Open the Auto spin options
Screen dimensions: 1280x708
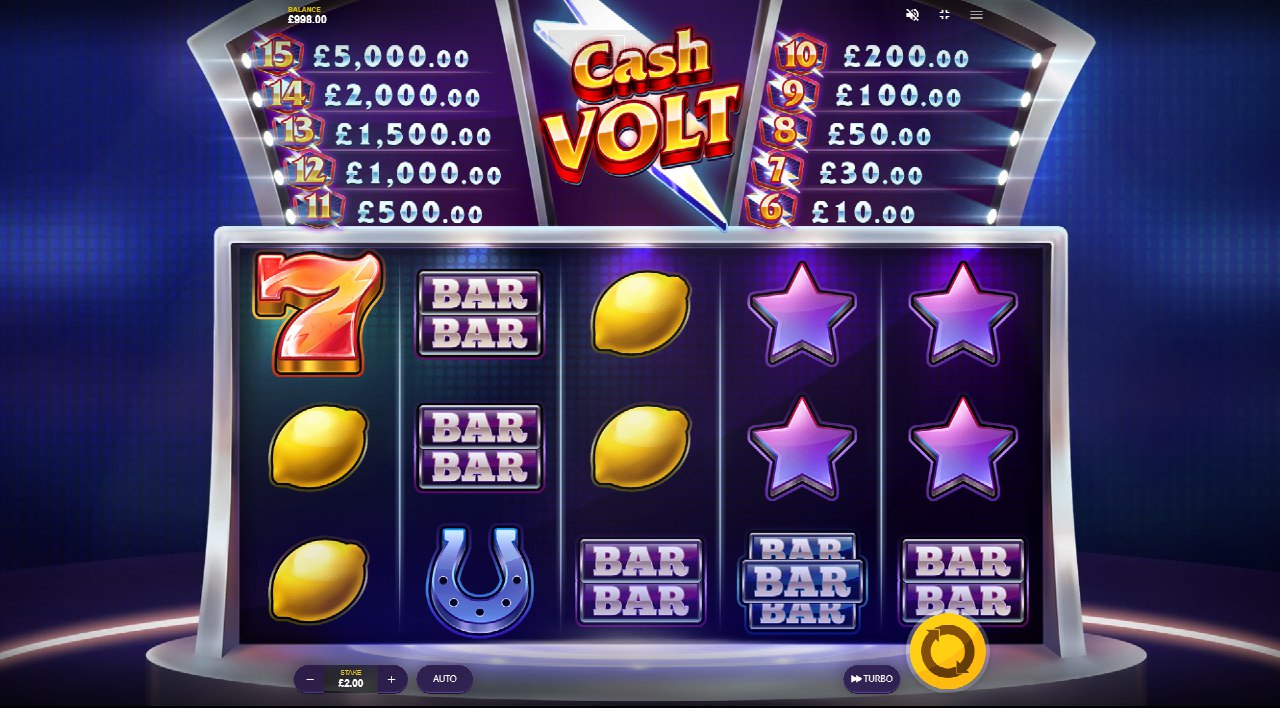click(x=445, y=679)
